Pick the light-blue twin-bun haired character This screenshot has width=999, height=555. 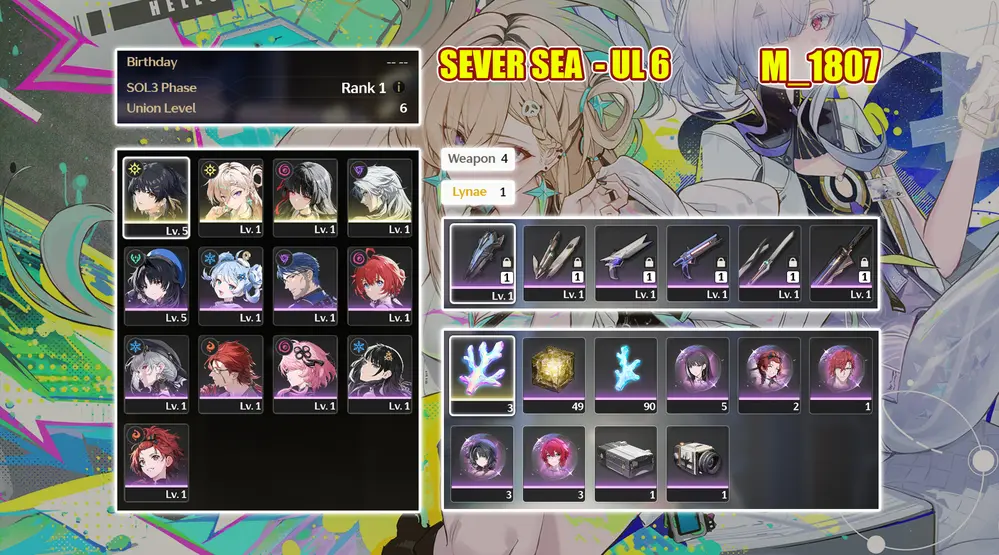coord(230,285)
